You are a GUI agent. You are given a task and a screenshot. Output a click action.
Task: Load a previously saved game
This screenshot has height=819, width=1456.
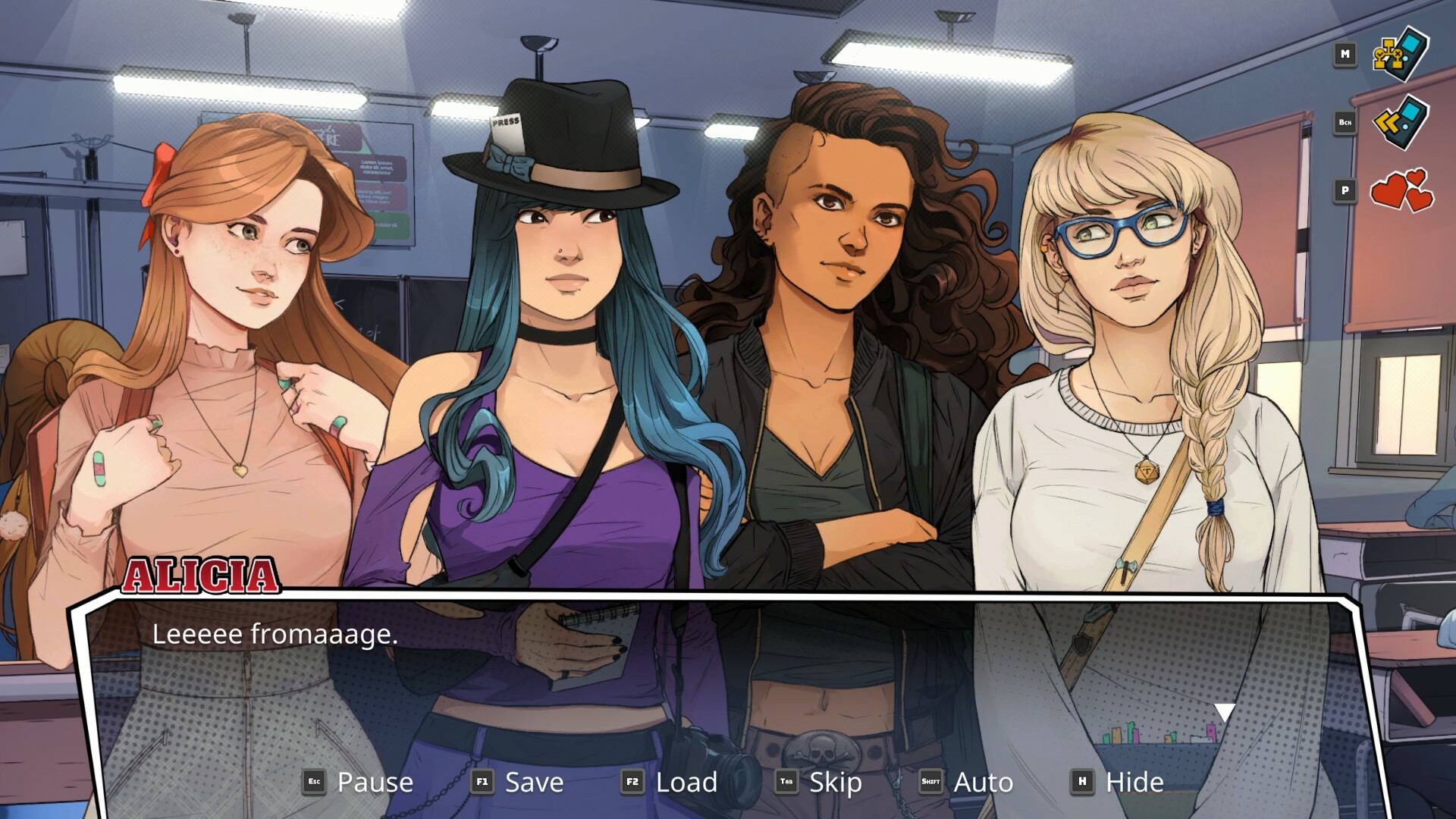click(686, 782)
